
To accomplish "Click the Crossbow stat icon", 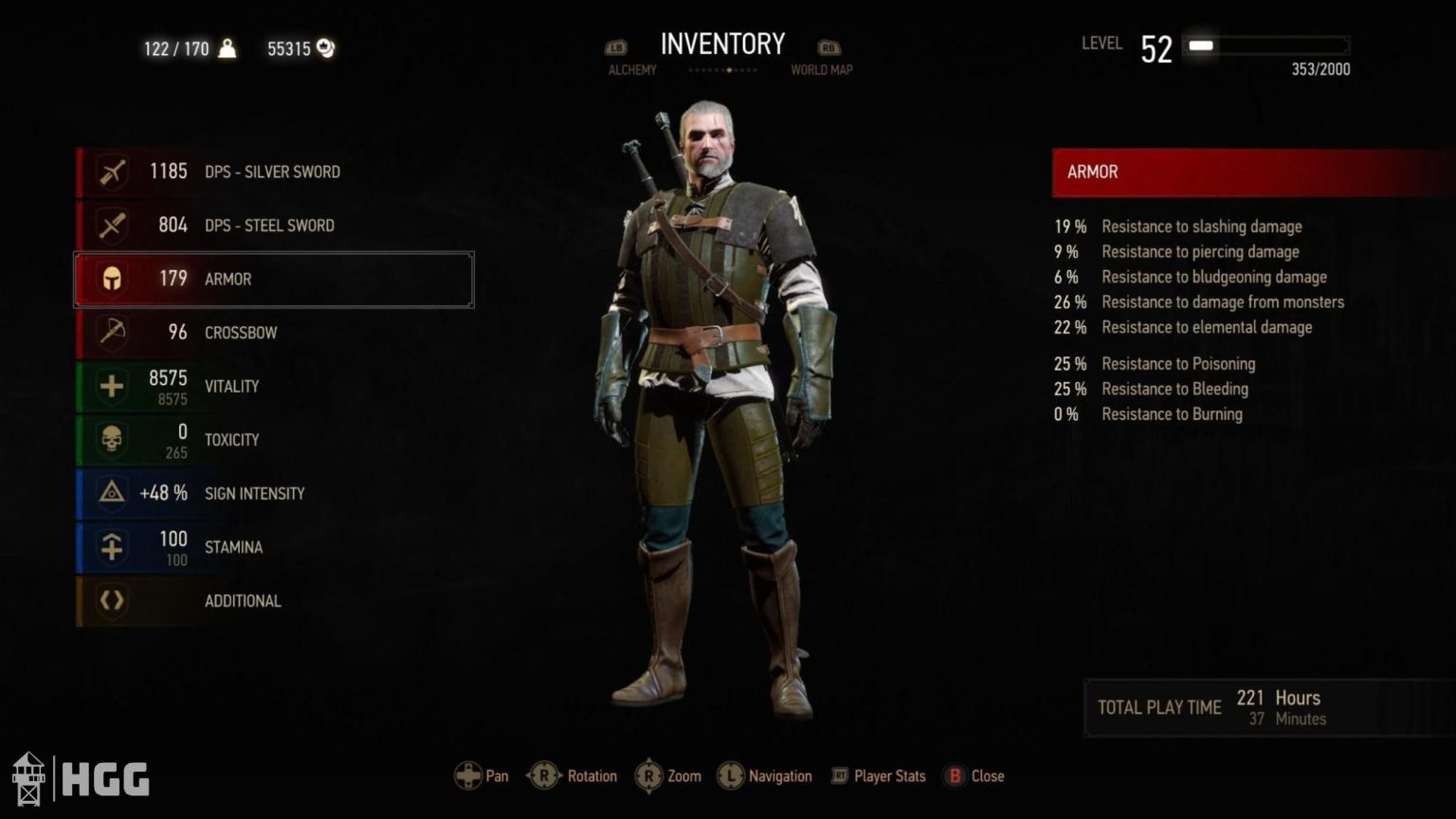I will pos(111,333).
